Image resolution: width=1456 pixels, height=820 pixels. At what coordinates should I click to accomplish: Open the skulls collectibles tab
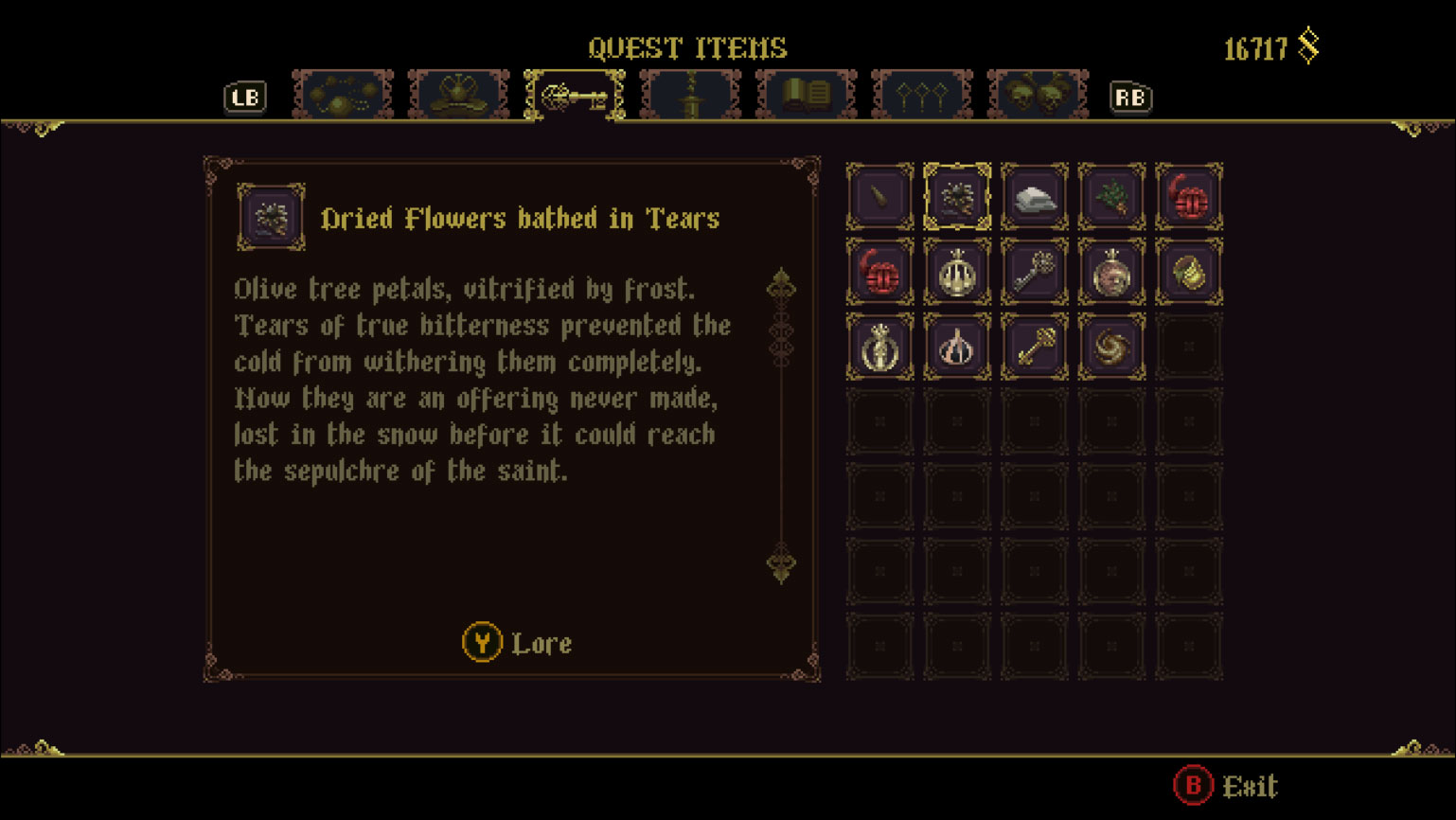point(1038,96)
